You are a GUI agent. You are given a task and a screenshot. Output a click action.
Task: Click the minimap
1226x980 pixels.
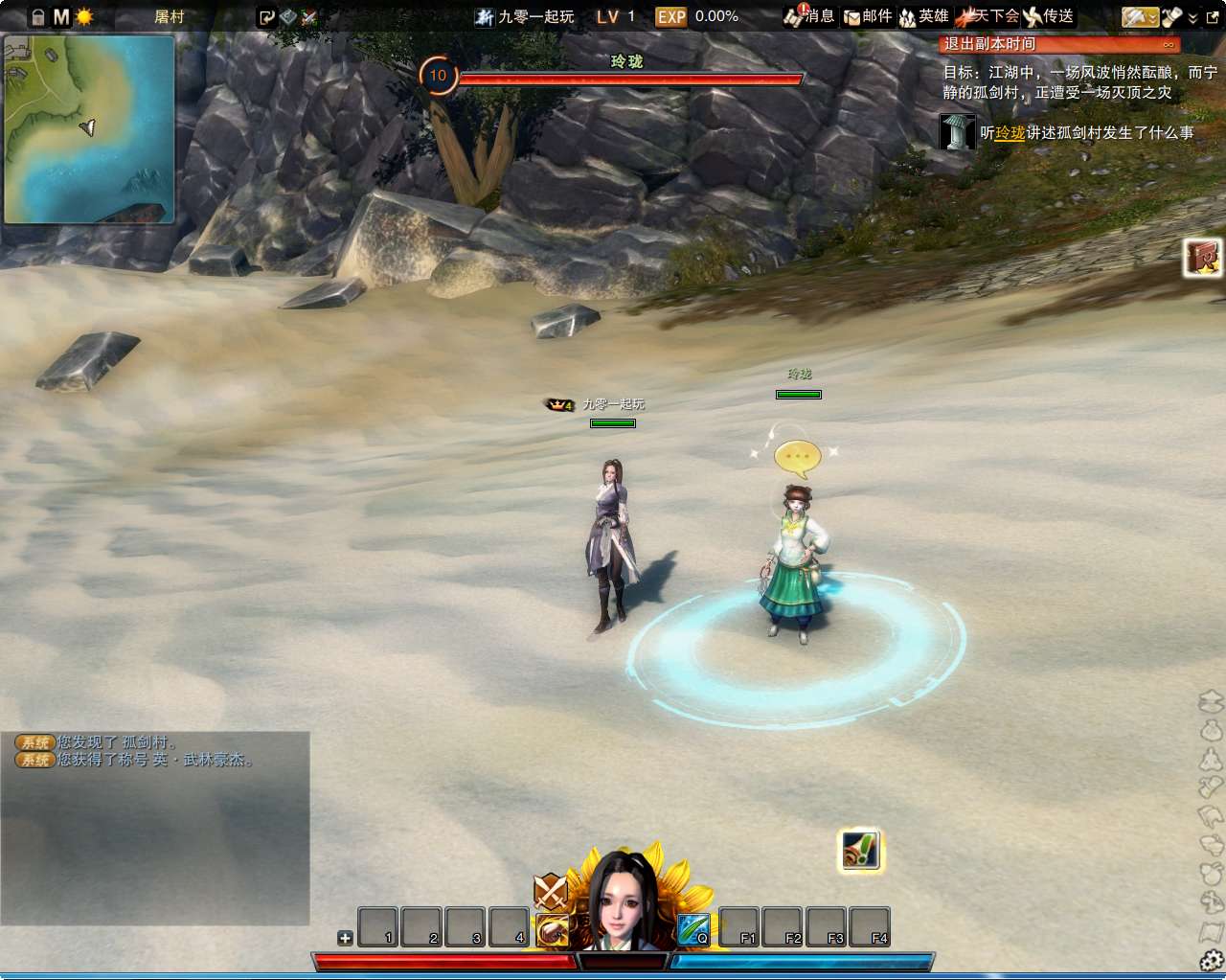click(x=89, y=129)
